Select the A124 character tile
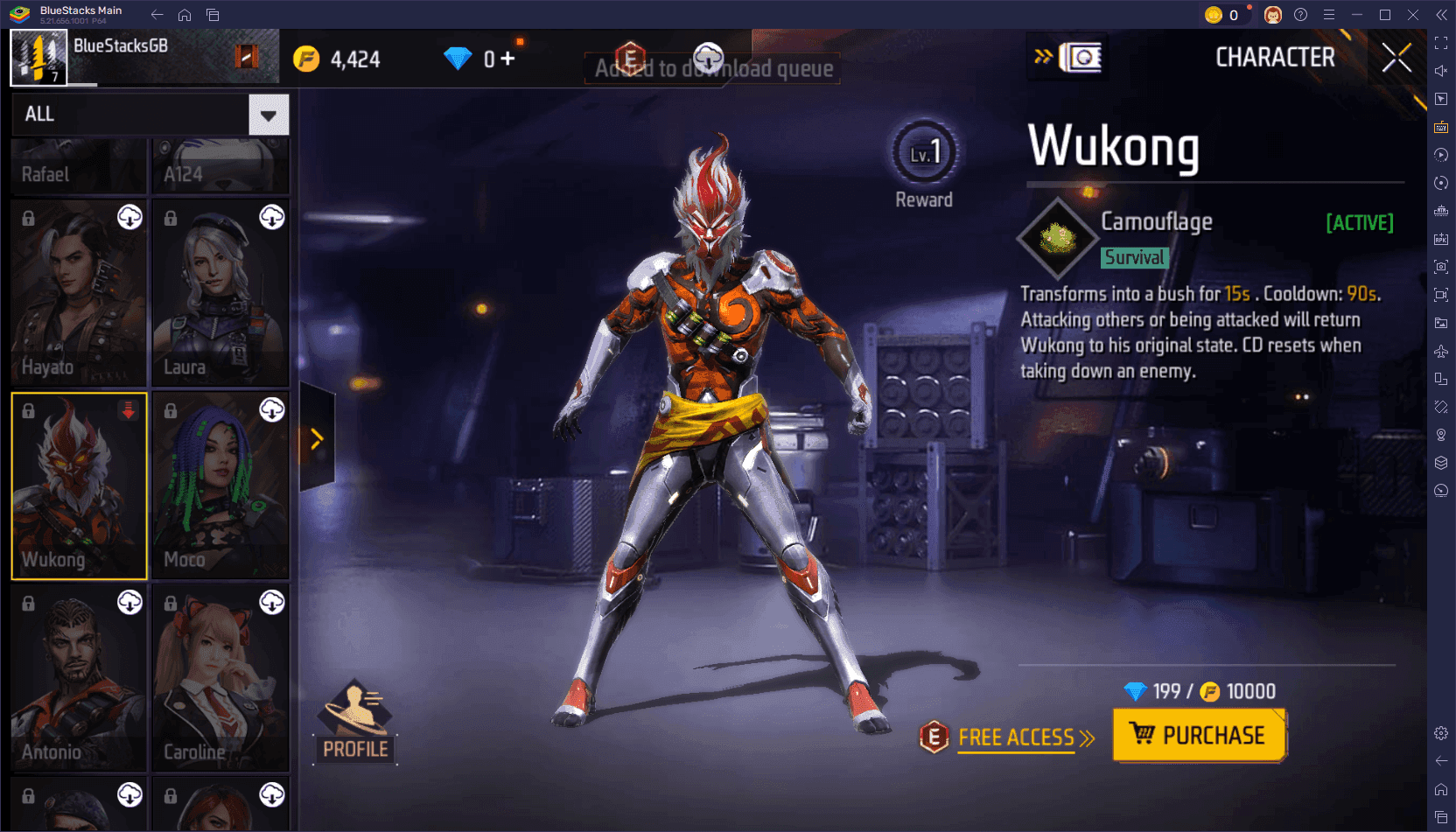The width and height of the screenshot is (1456, 832). (220, 166)
